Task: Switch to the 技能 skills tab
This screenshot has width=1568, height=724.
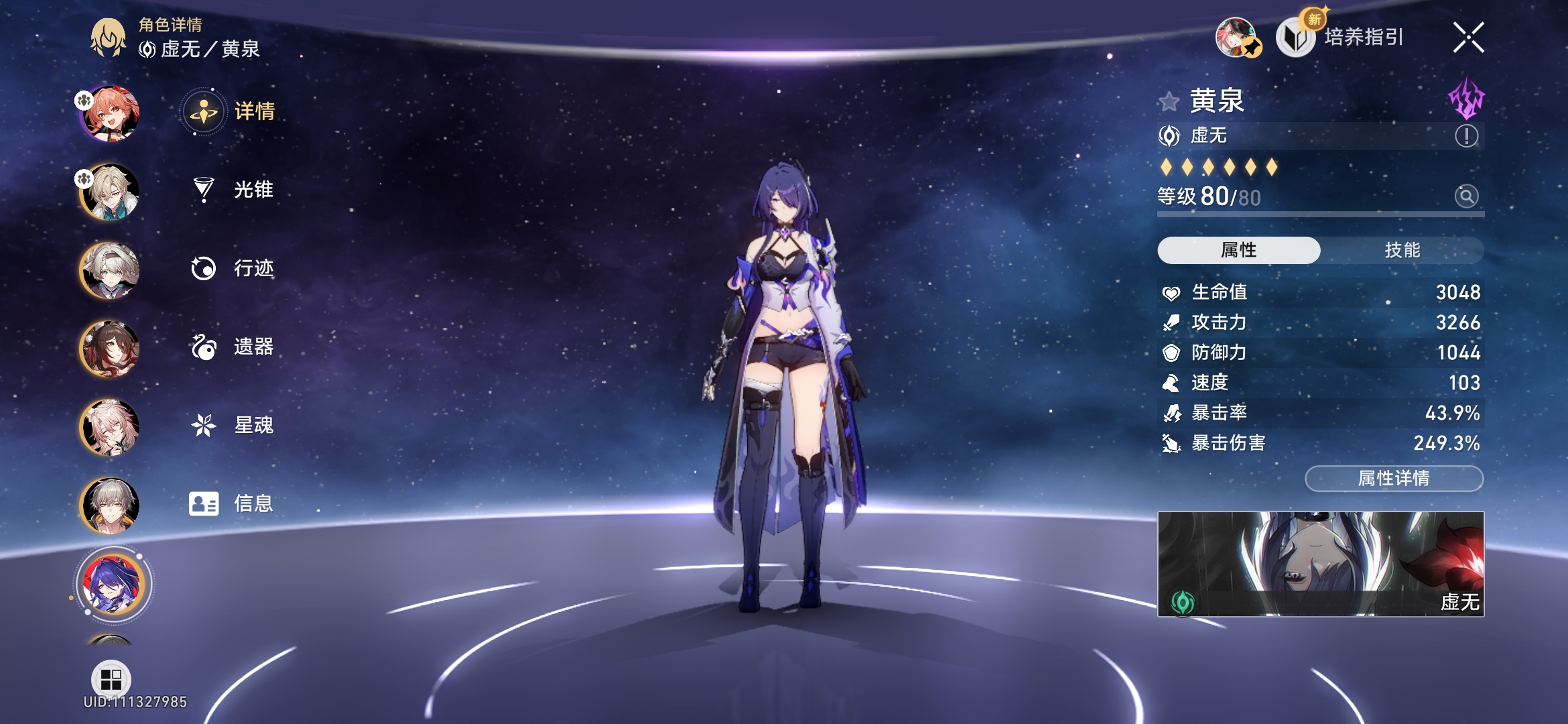Action: (x=1402, y=250)
